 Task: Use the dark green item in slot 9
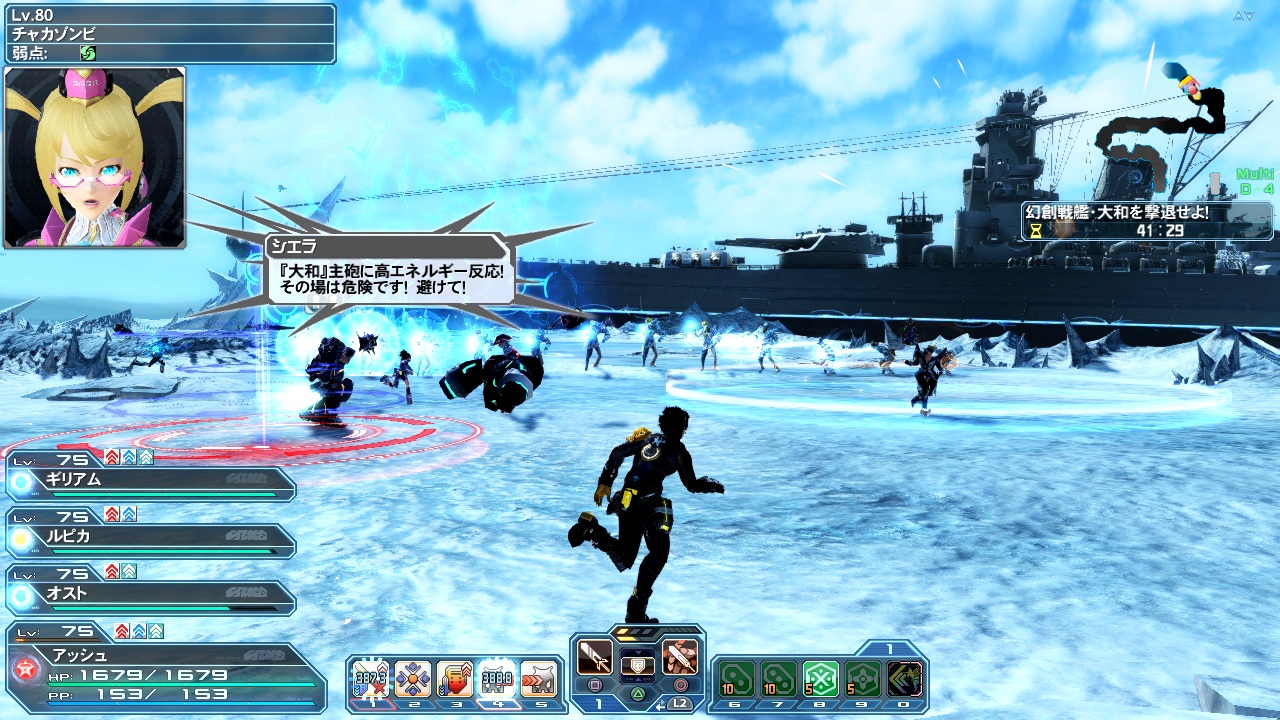(x=862, y=679)
